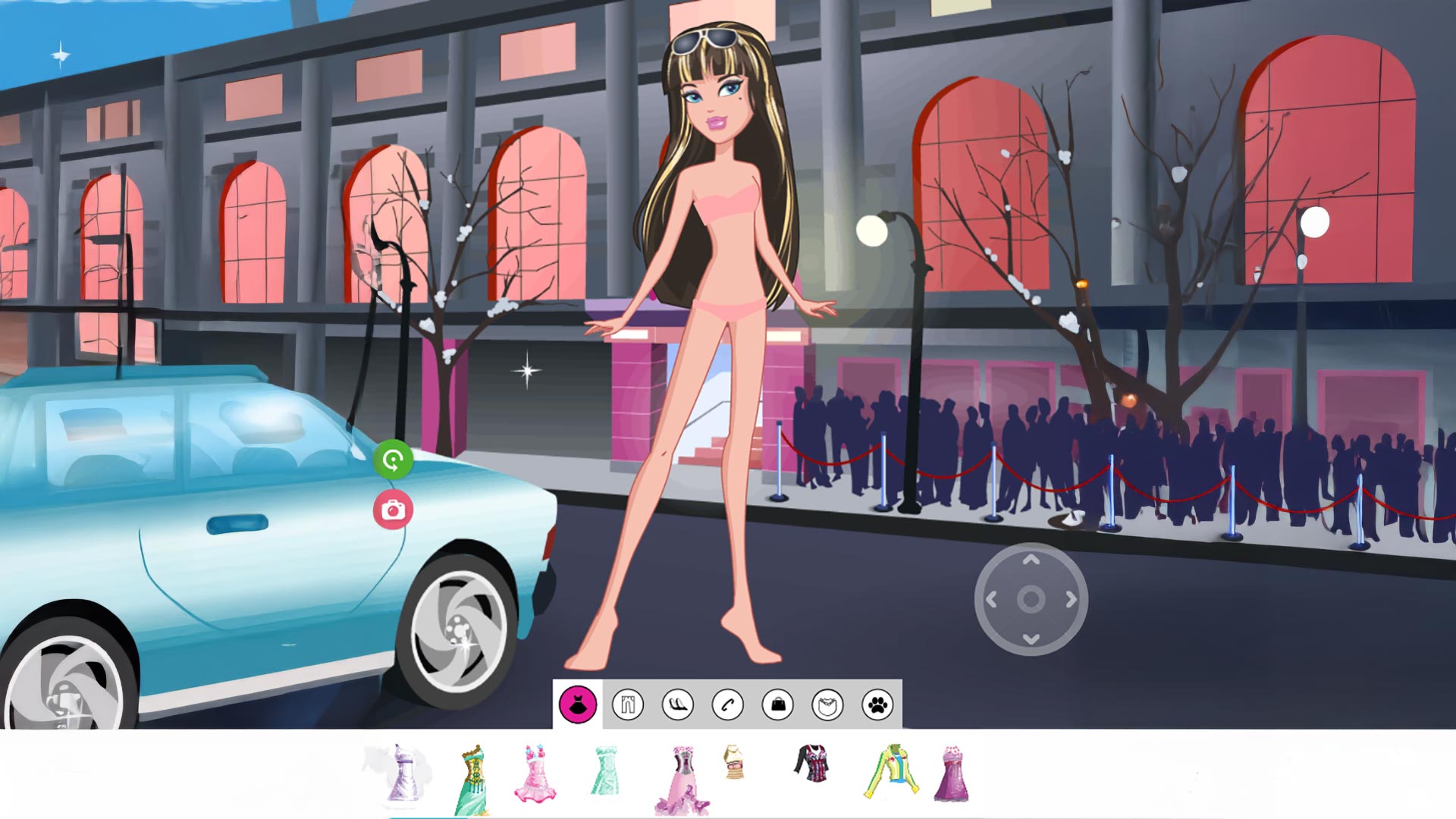The width and height of the screenshot is (1456, 819).
Task: Wear the pink corset ball gown
Action: 682,780
